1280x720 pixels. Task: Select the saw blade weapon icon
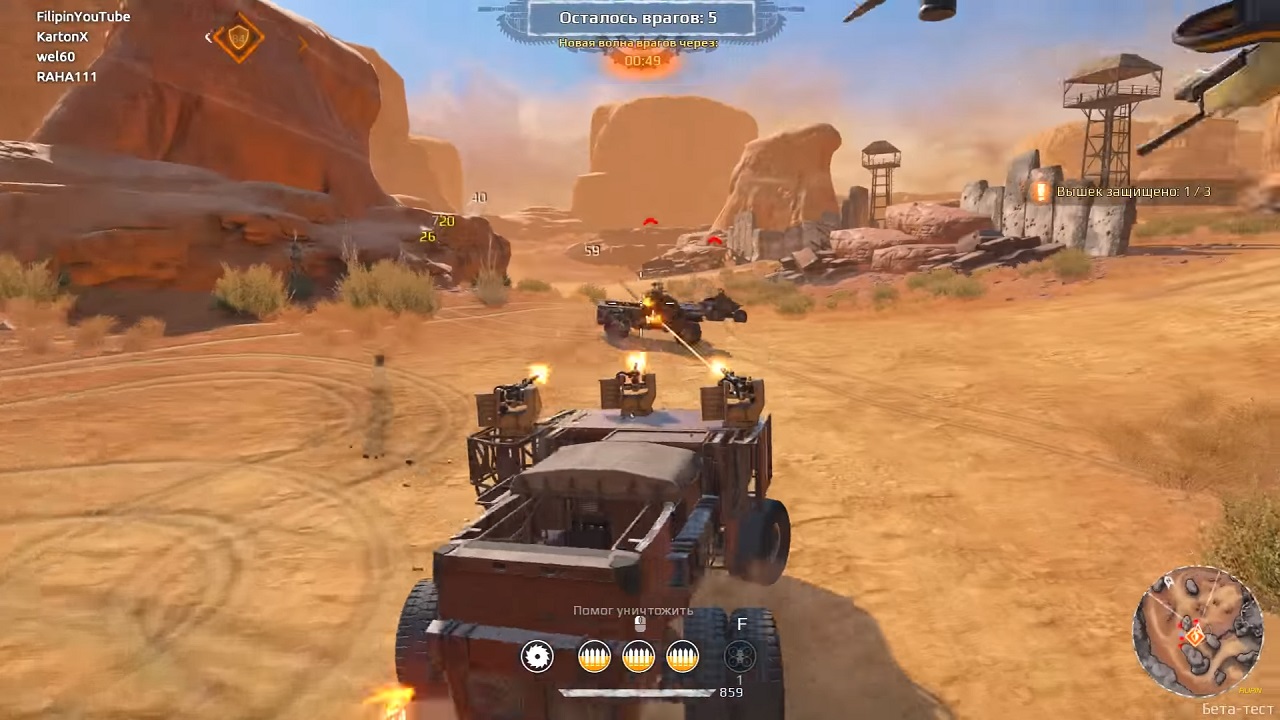(x=538, y=656)
